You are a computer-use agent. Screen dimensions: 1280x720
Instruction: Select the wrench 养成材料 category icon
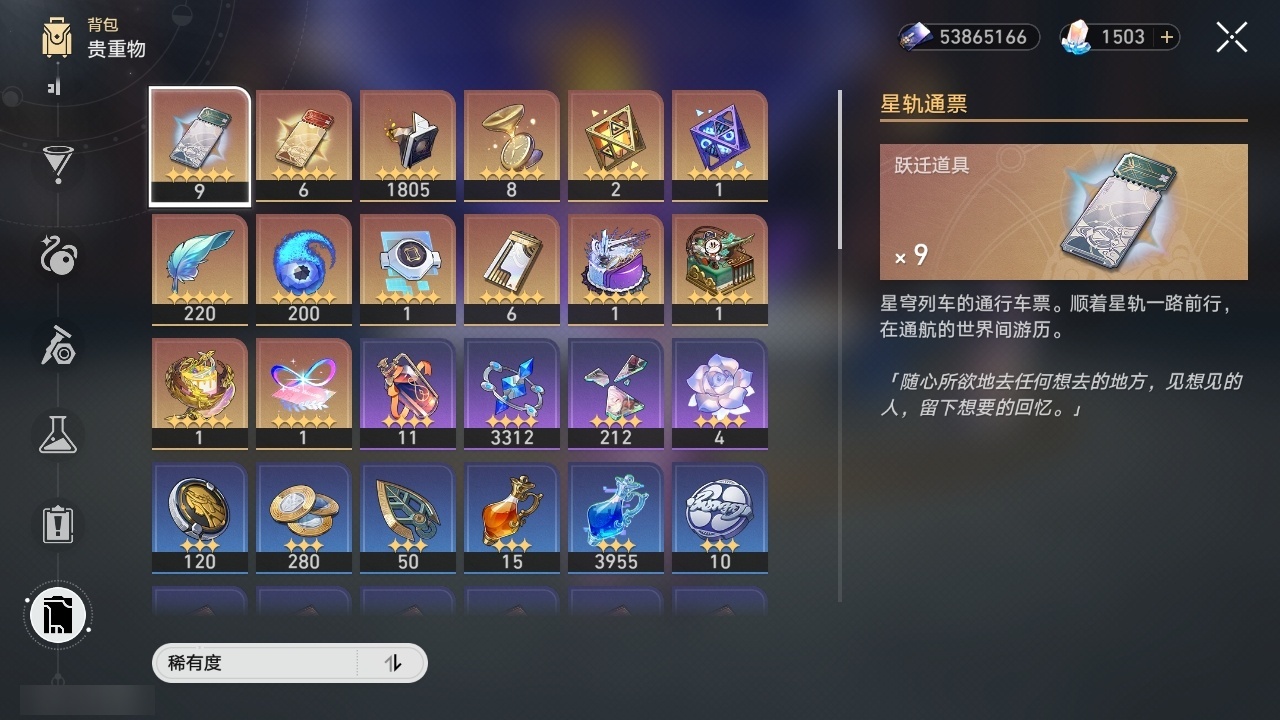tap(58, 347)
